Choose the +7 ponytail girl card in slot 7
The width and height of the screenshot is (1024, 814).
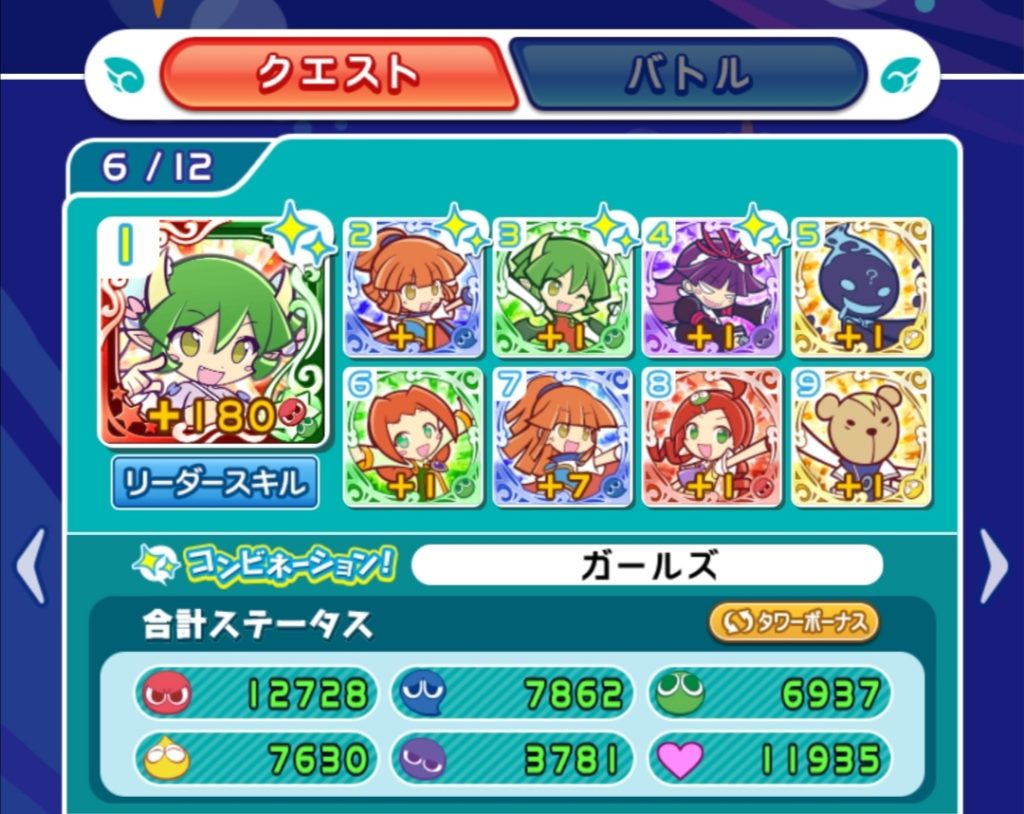(563, 437)
